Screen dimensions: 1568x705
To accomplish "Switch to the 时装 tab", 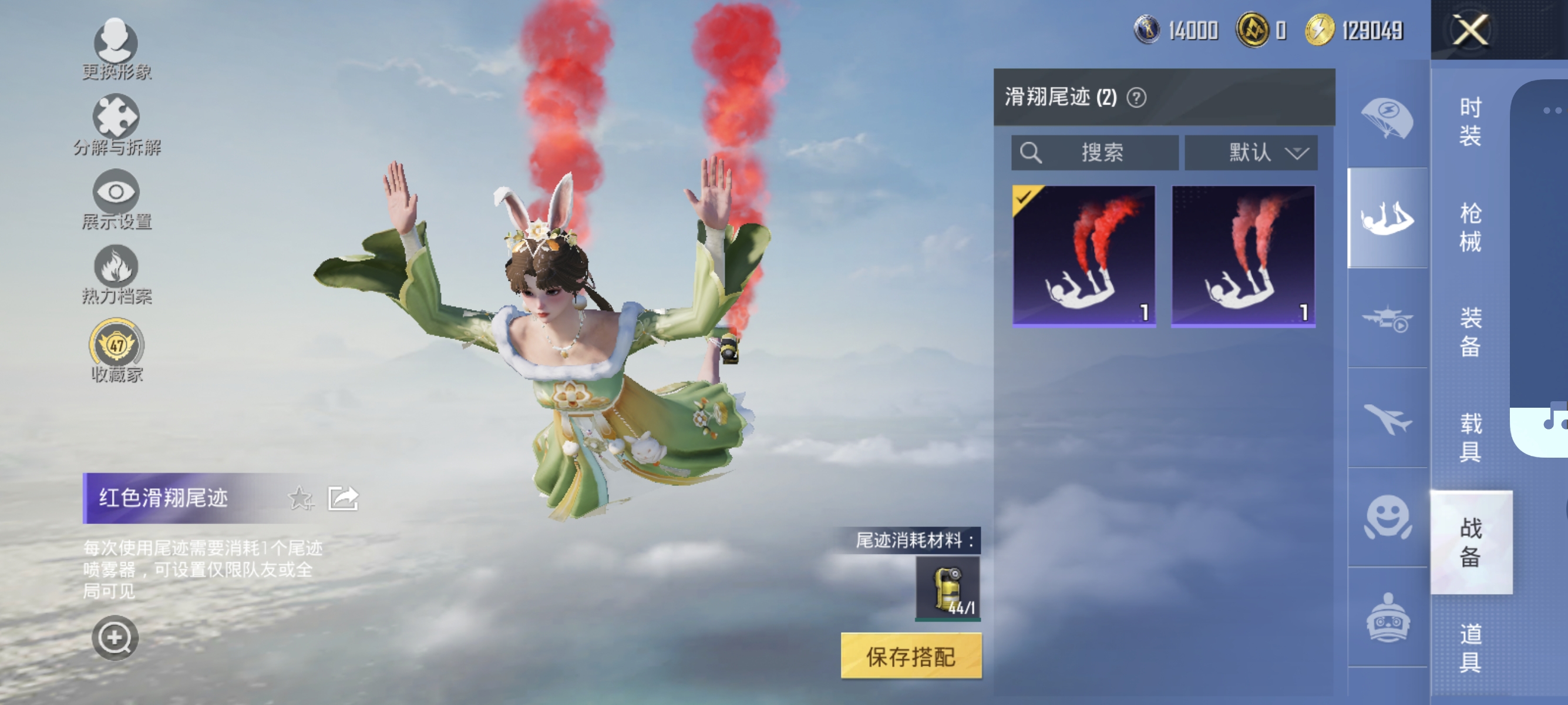I will point(1470,122).
